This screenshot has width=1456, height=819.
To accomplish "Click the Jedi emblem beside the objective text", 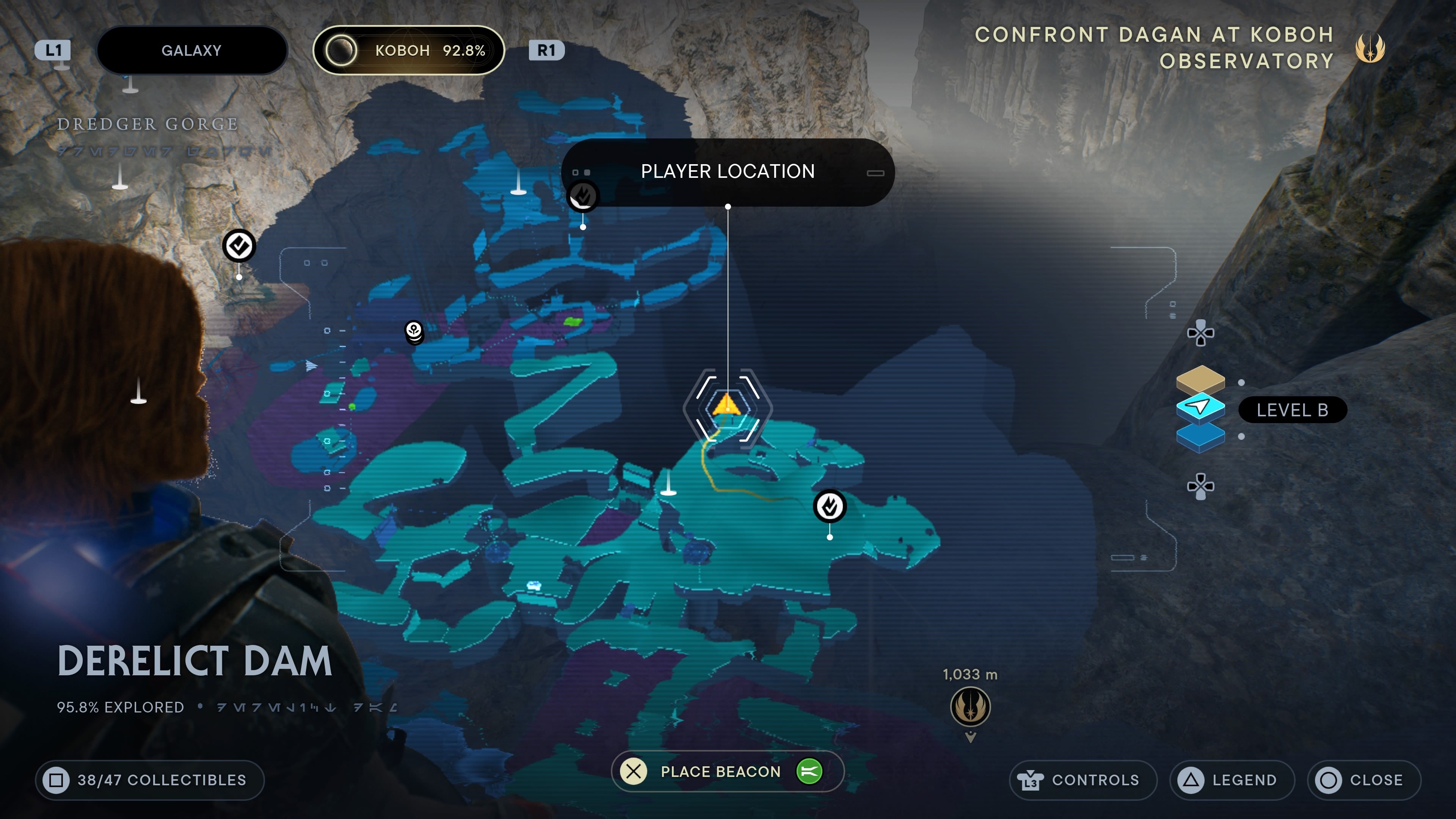I will tap(1370, 48).
